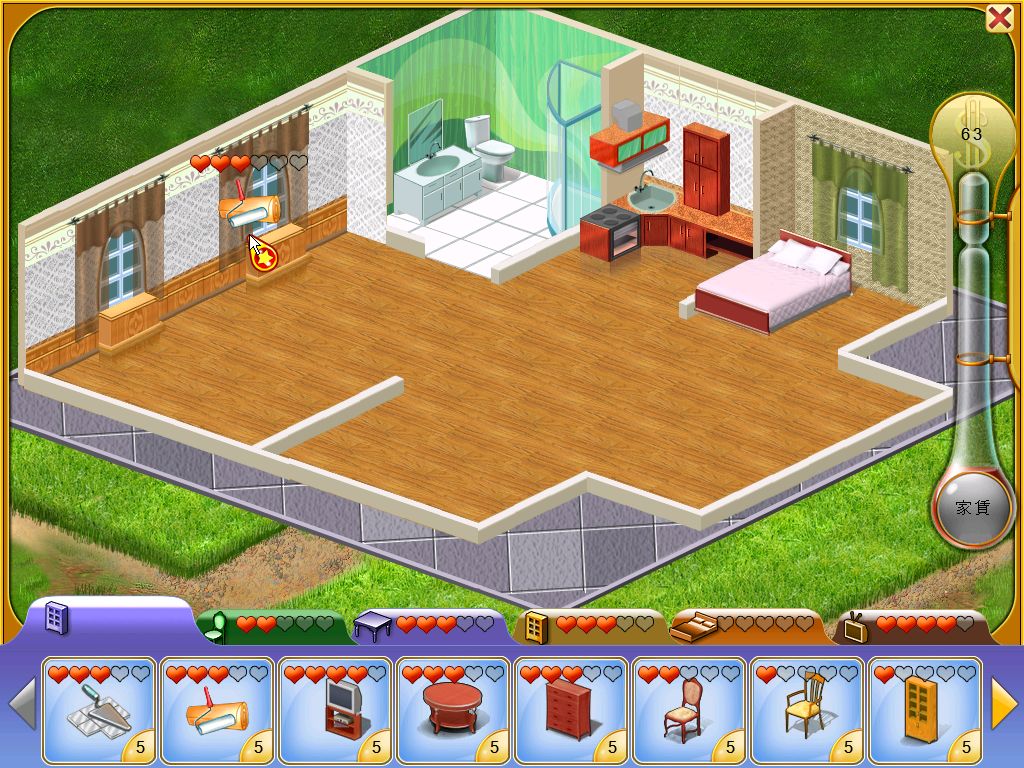Select the red chest of drawers item
Viewport: 1024px width, 768px height.
[570, 710]
